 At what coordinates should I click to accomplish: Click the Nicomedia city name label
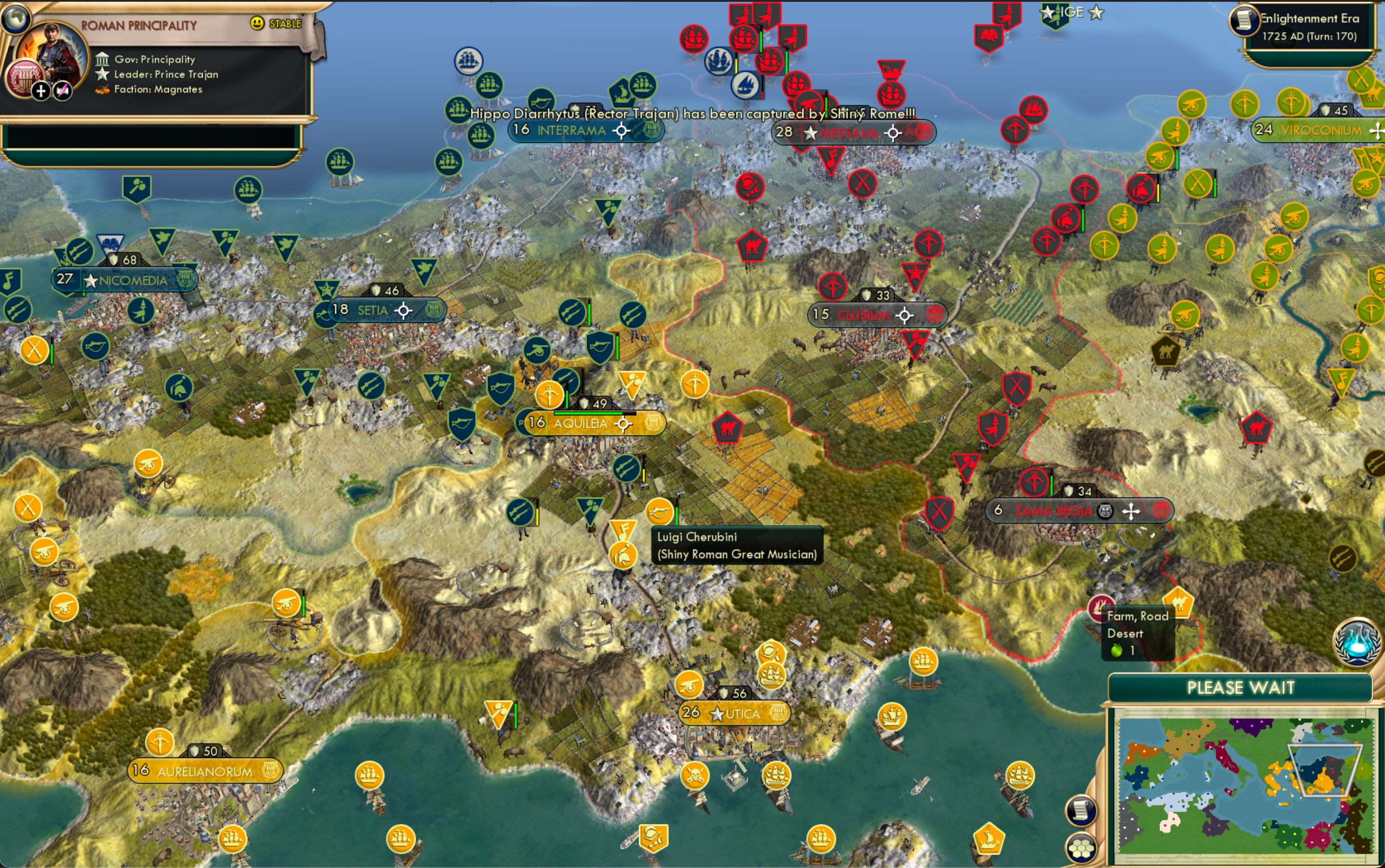pos(132,281)
